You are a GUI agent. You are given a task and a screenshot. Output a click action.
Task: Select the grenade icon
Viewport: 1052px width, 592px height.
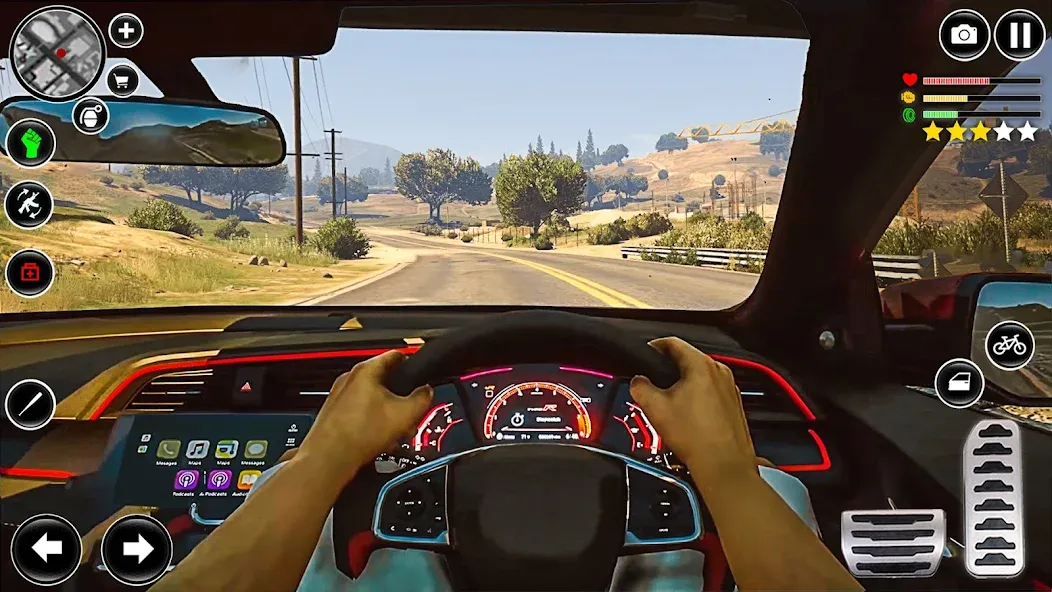pyautogui.click(x=90, y=116)
